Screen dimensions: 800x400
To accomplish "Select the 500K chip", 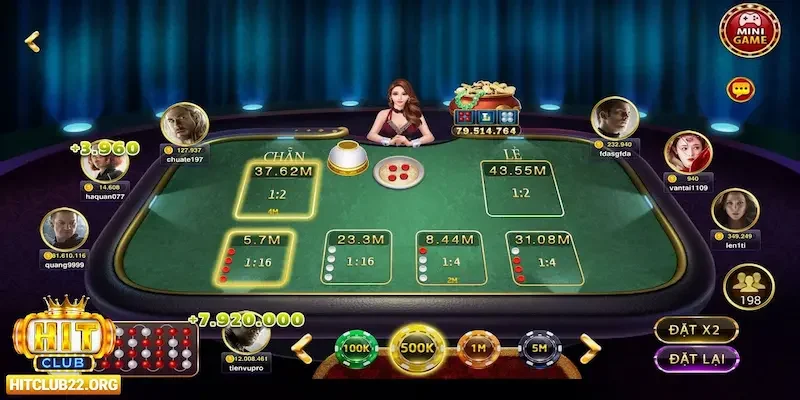I will pyautogui.click(x=417, y=347).
